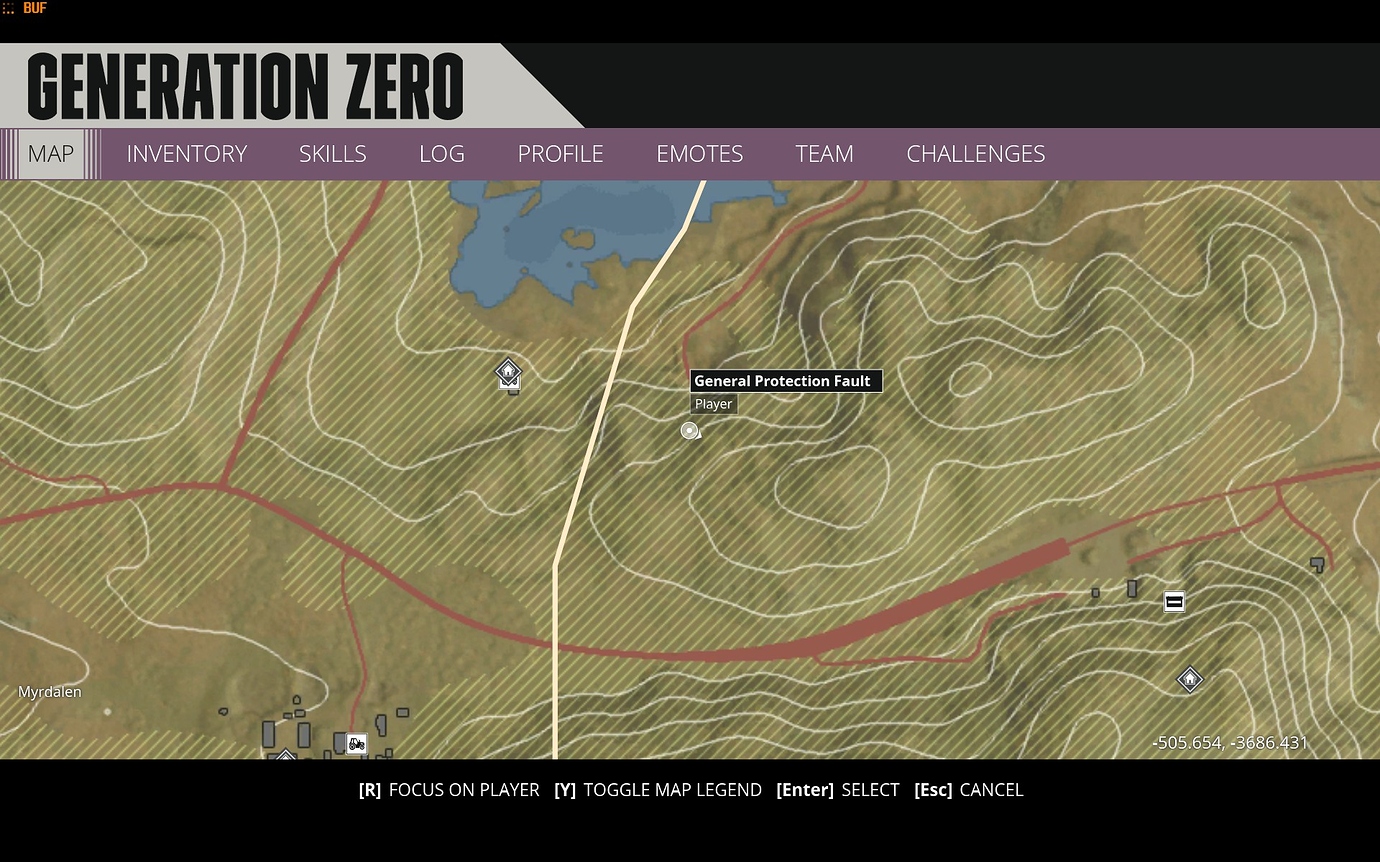Click the white square marker with black bars
Screen dimensions: 1380x862
[1174, 601]
